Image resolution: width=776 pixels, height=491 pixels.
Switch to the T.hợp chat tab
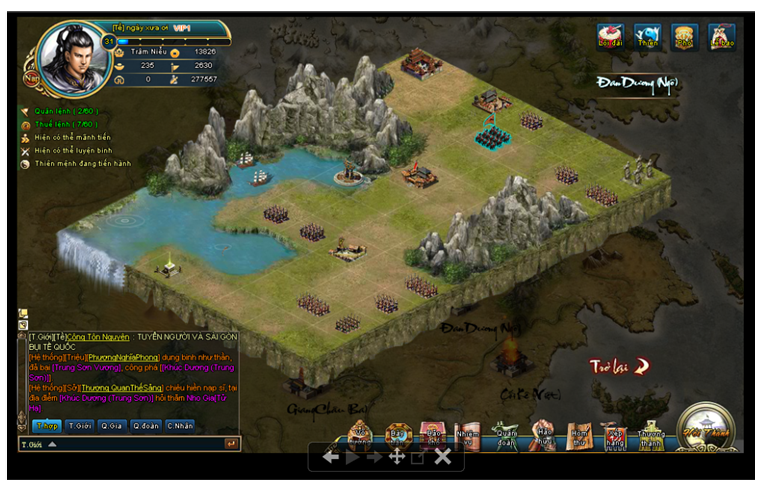pyautogui.click(x=47, y=426)
